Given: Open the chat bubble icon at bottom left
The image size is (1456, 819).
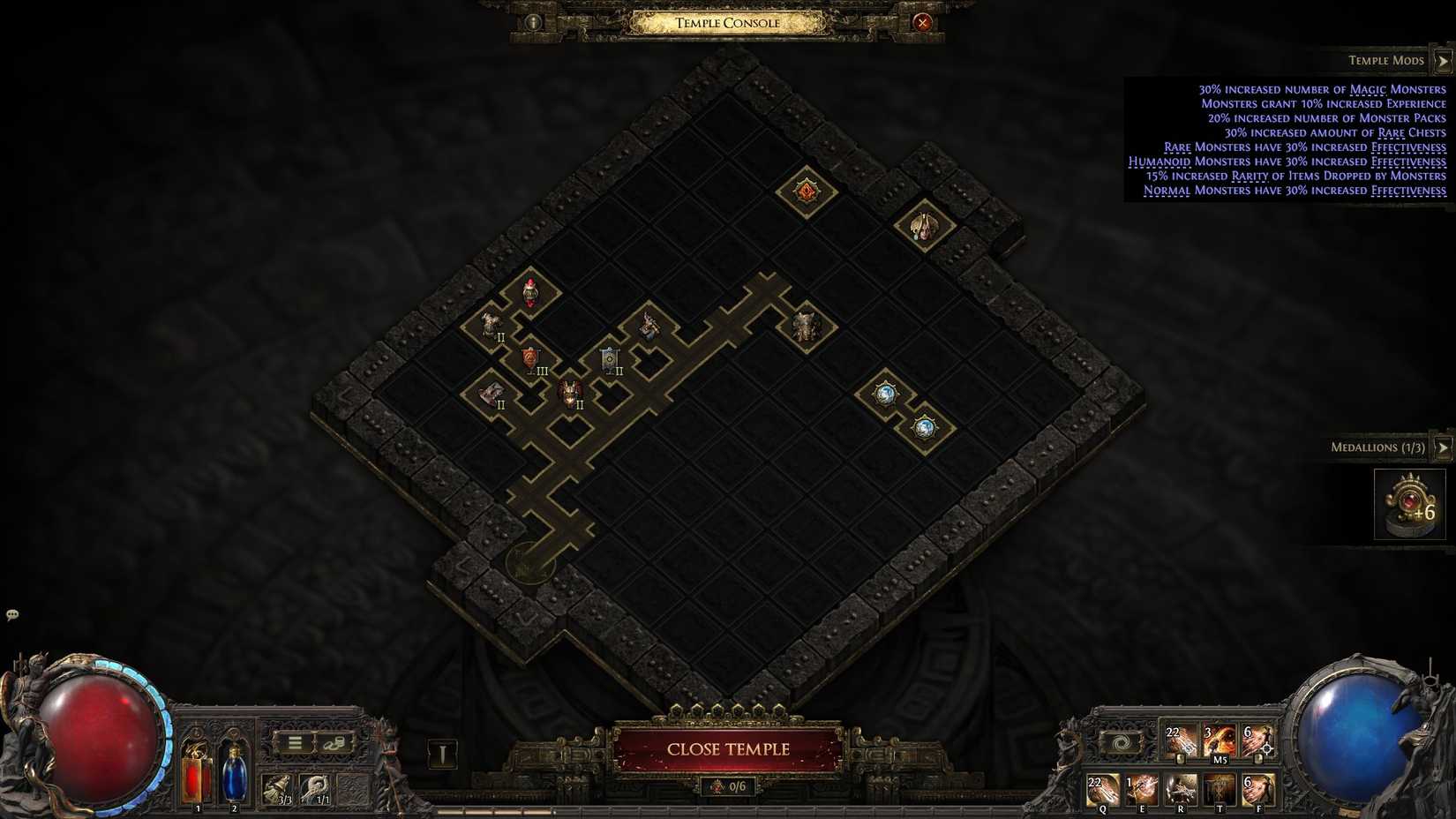Looking at the screenshot, I should click(12, 612).
